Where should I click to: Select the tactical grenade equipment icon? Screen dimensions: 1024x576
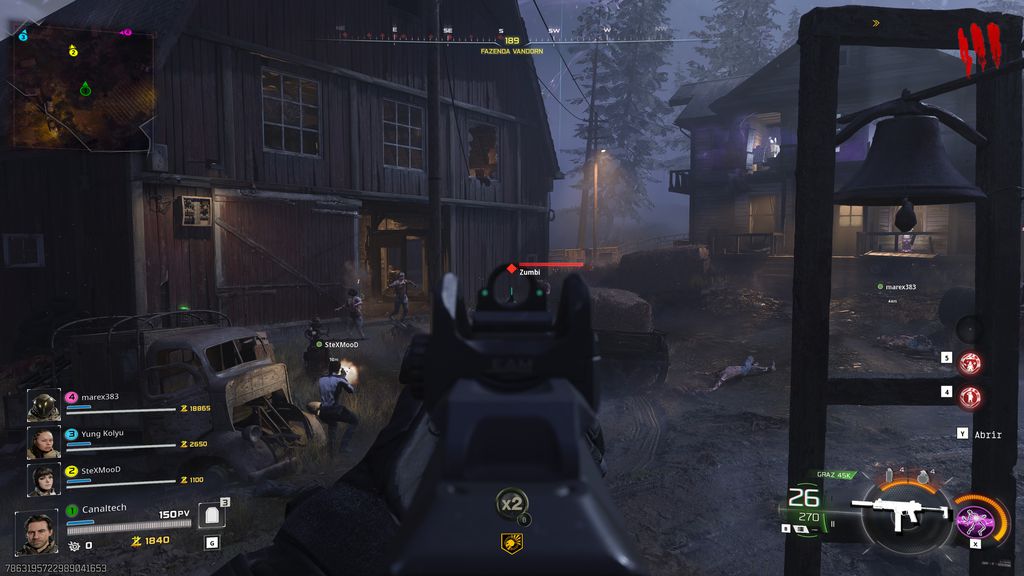(890, 474)
